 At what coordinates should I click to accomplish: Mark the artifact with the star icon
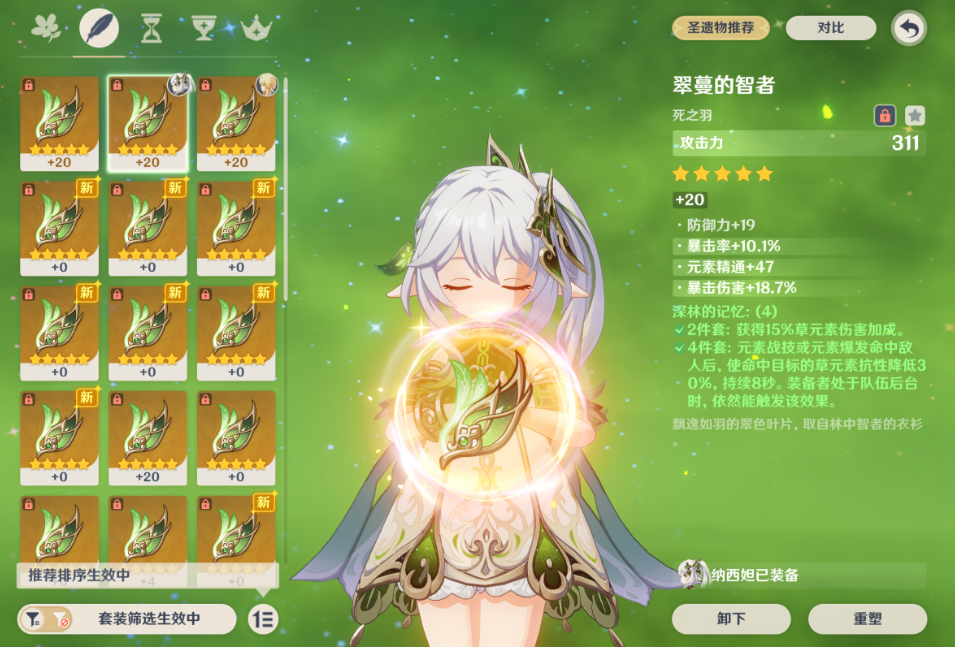pos(914,116)
